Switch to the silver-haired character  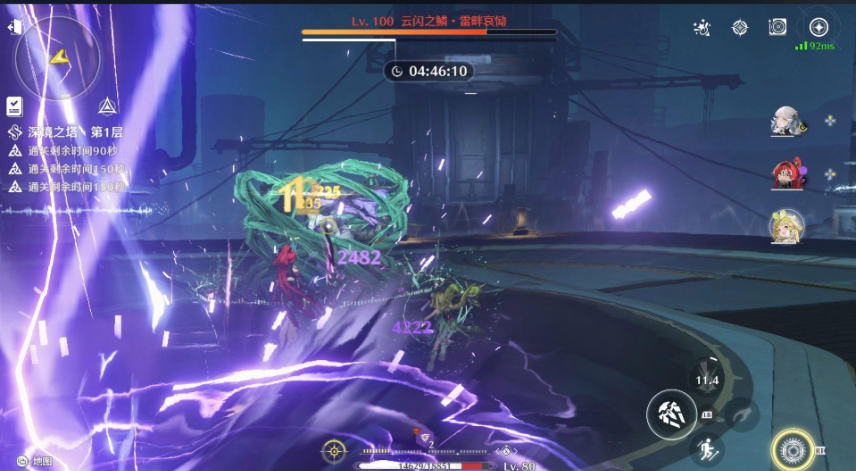tap(785, 122)
